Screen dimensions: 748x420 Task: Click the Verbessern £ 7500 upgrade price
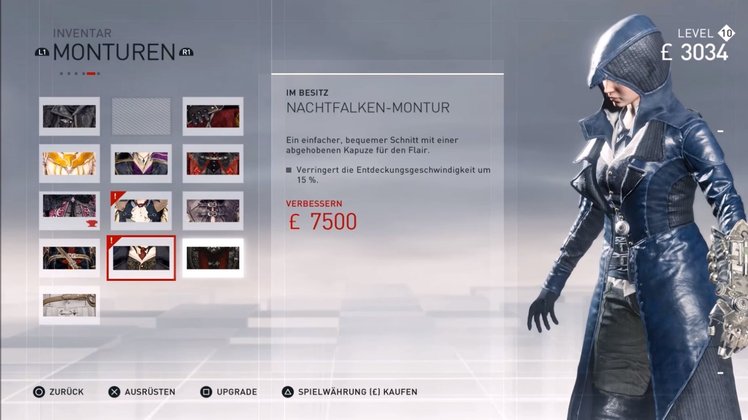321,221
